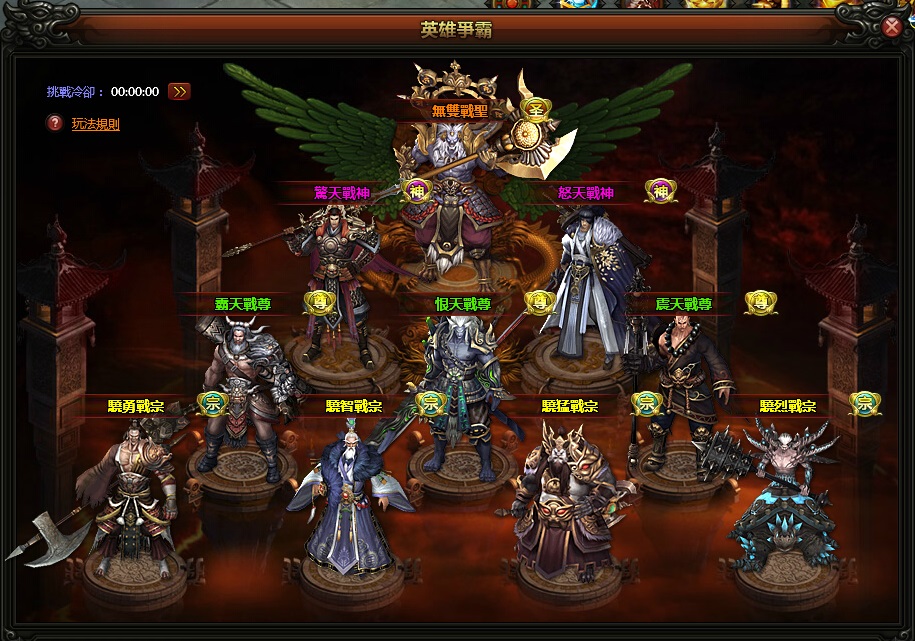Screen dimensions: 915x641
Task: Open the 玩法規則 rules link
Action: pos(95,124)
